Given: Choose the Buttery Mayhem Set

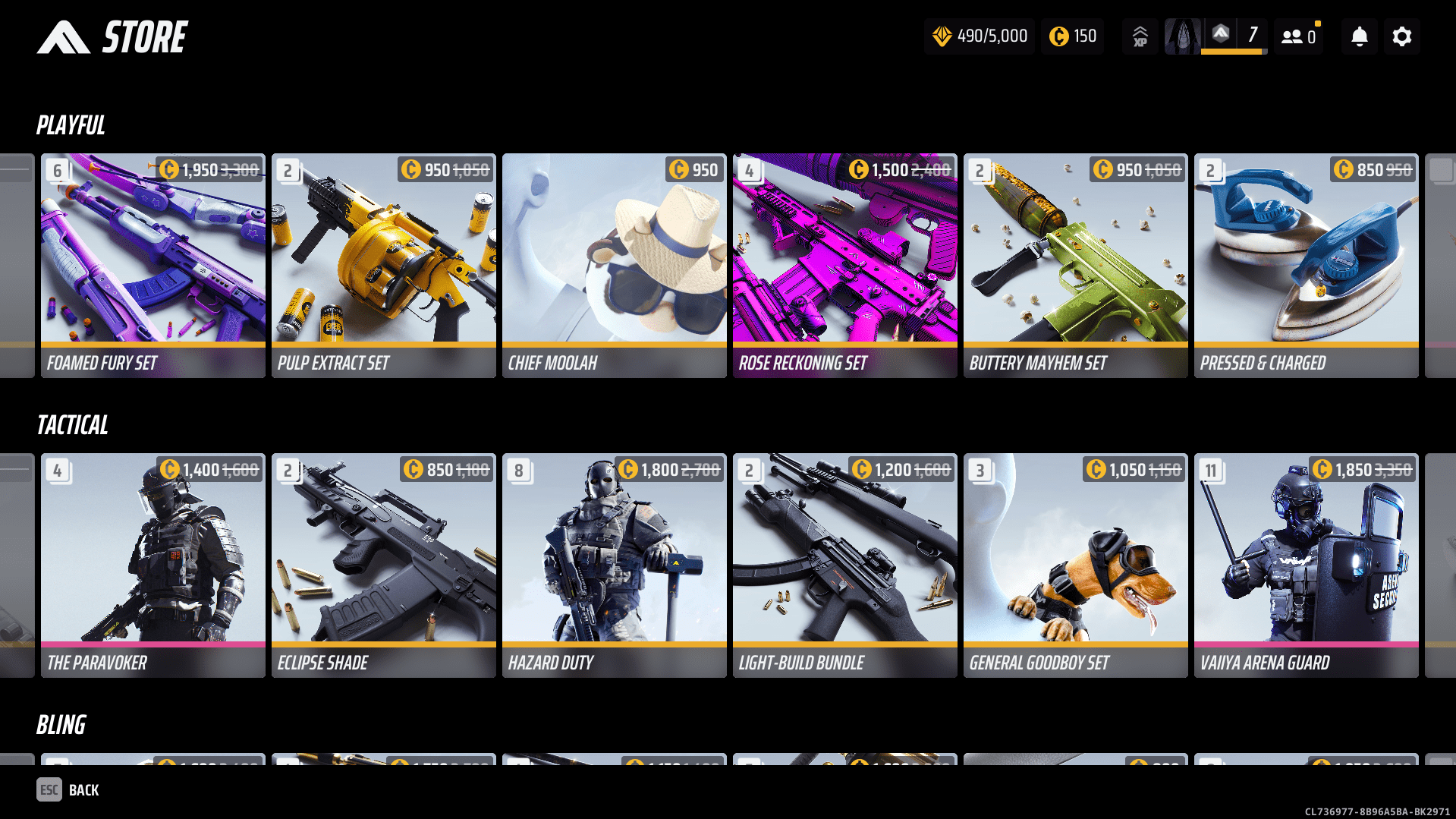Looking at the screenshot, I should (1076, 266).
